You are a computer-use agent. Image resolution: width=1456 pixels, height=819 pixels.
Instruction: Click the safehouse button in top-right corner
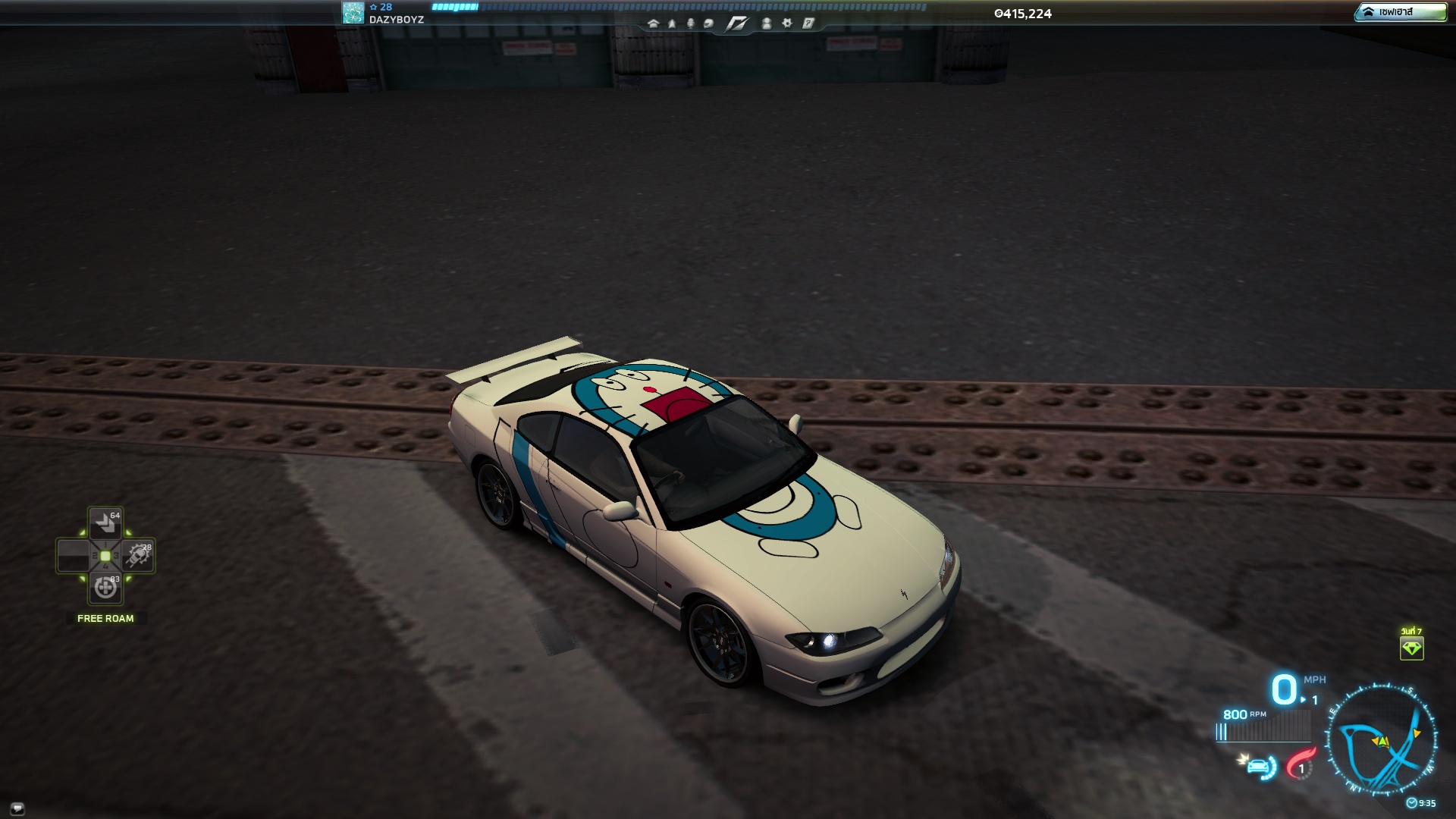[x=1400, y=12]
